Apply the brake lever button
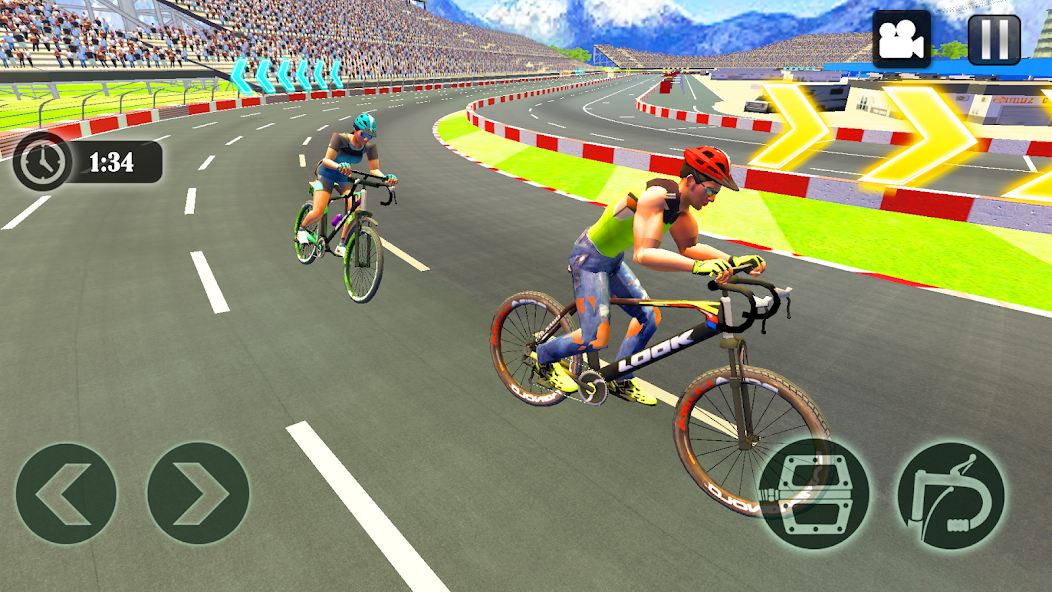Viewport: 1052px width, 592px height. (950, 494)
